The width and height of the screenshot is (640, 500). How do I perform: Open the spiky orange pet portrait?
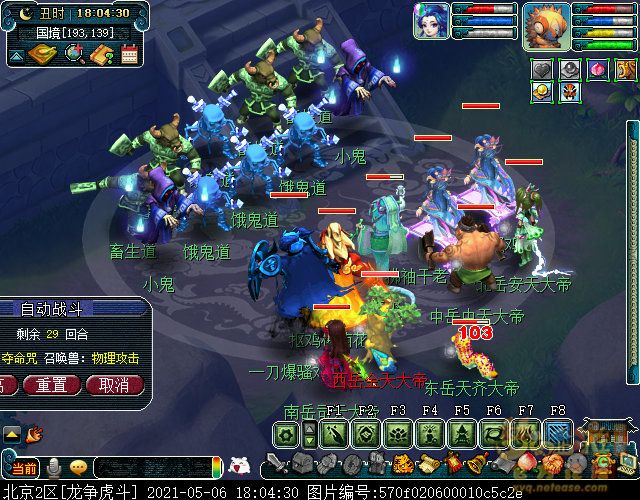point(546,24)
